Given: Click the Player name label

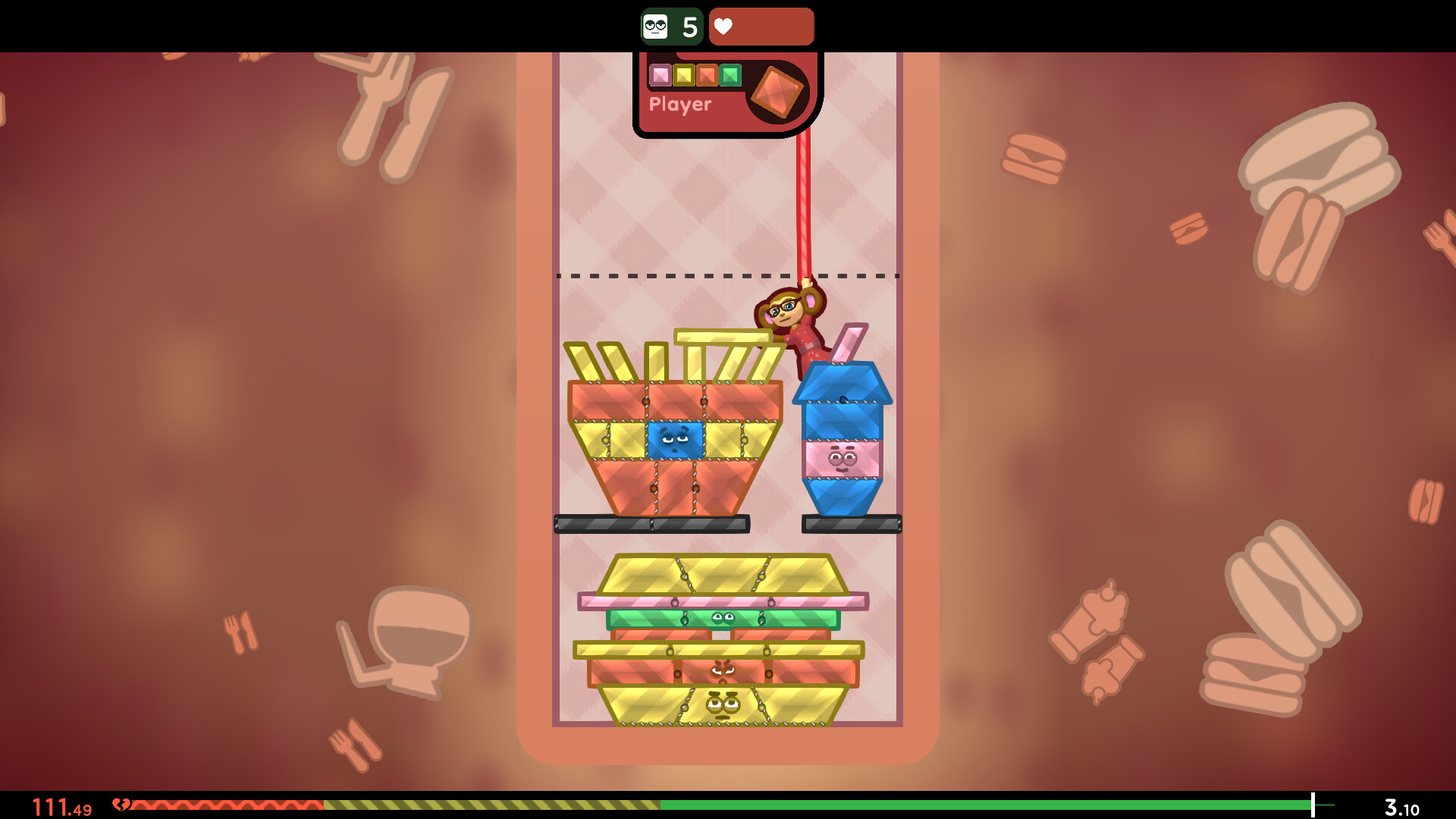Looking at the screenshot, I should 679,104.
